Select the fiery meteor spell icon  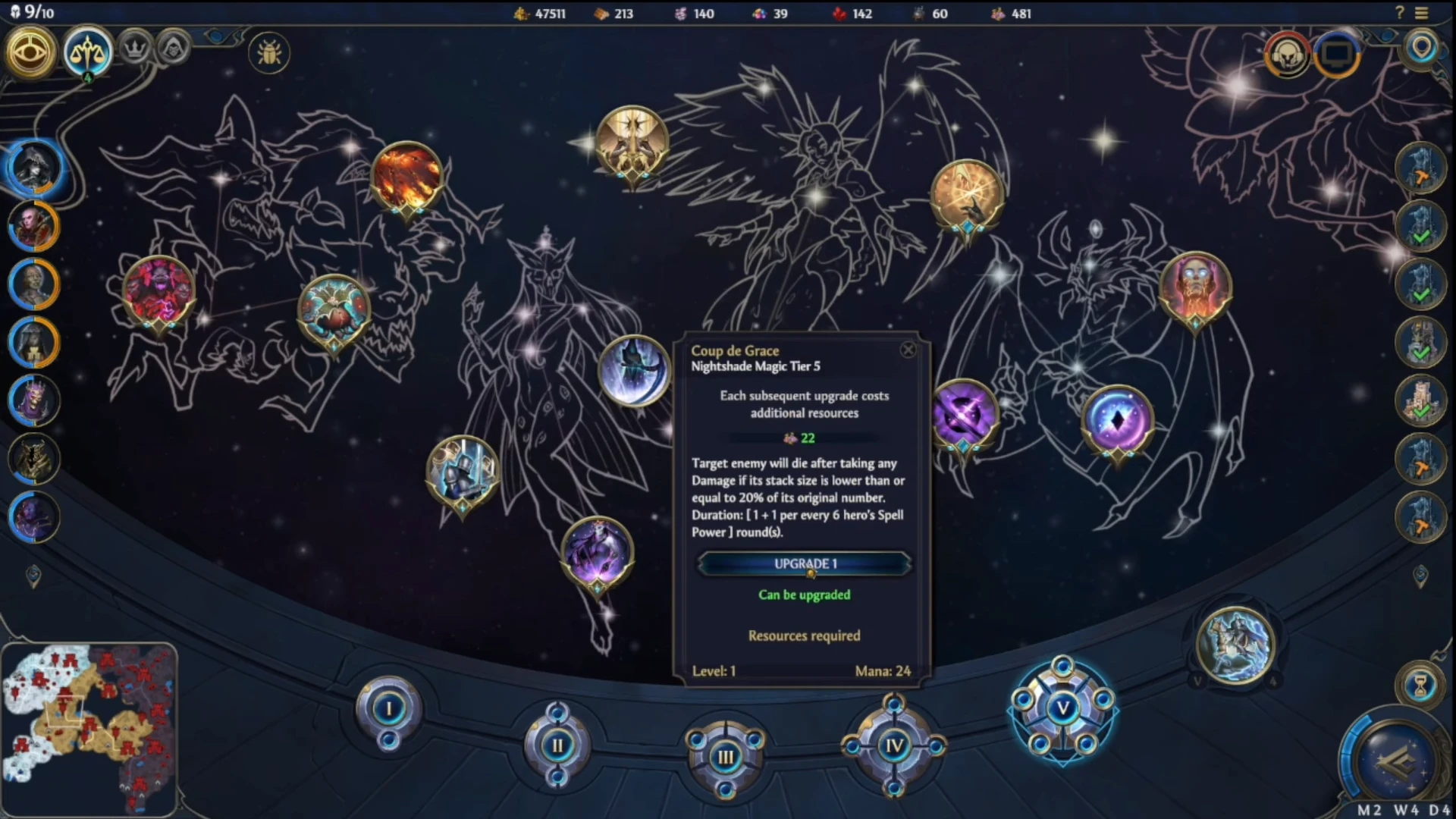407,177
